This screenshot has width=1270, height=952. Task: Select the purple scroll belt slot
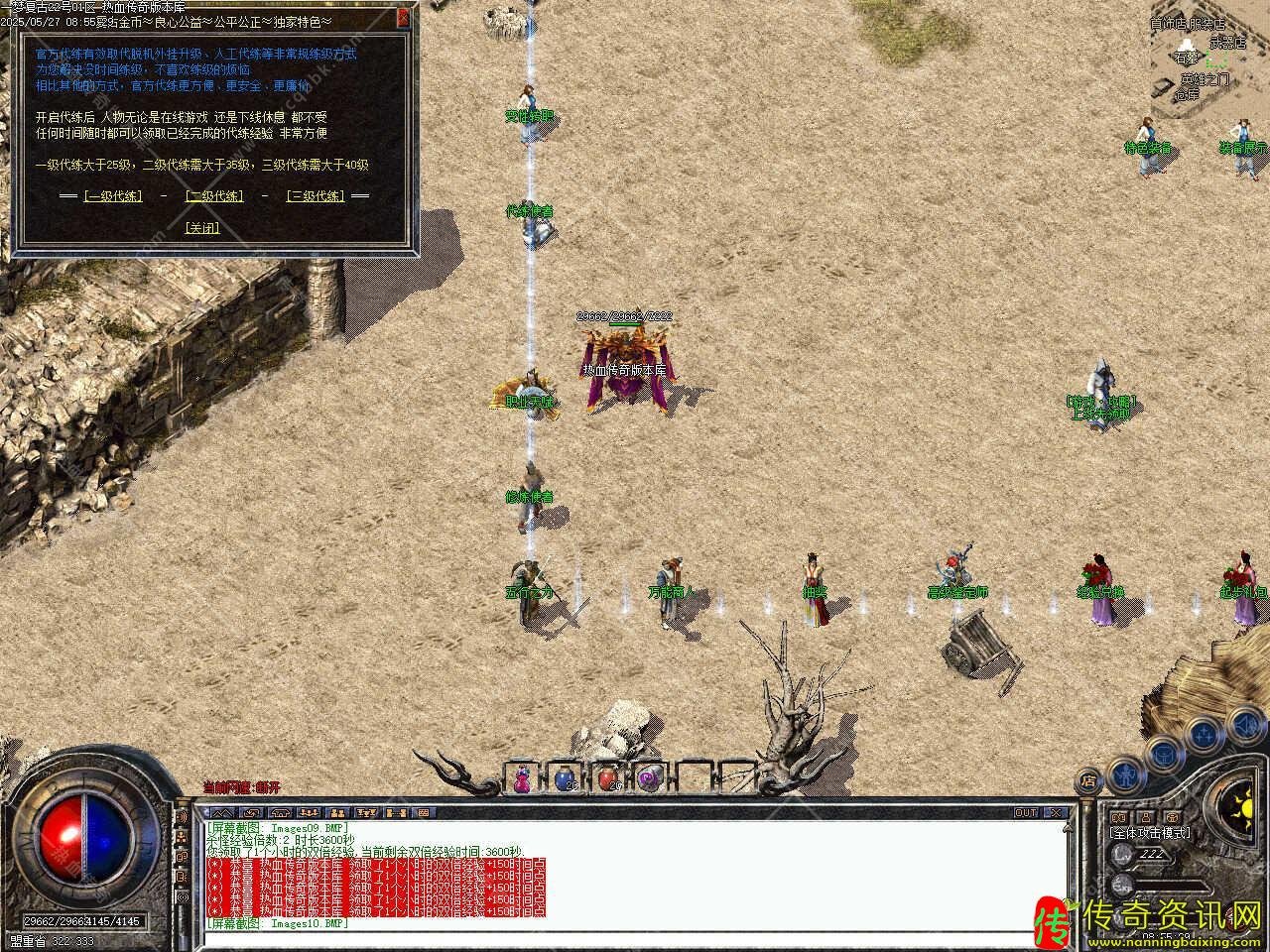click(x=649, y=779)
